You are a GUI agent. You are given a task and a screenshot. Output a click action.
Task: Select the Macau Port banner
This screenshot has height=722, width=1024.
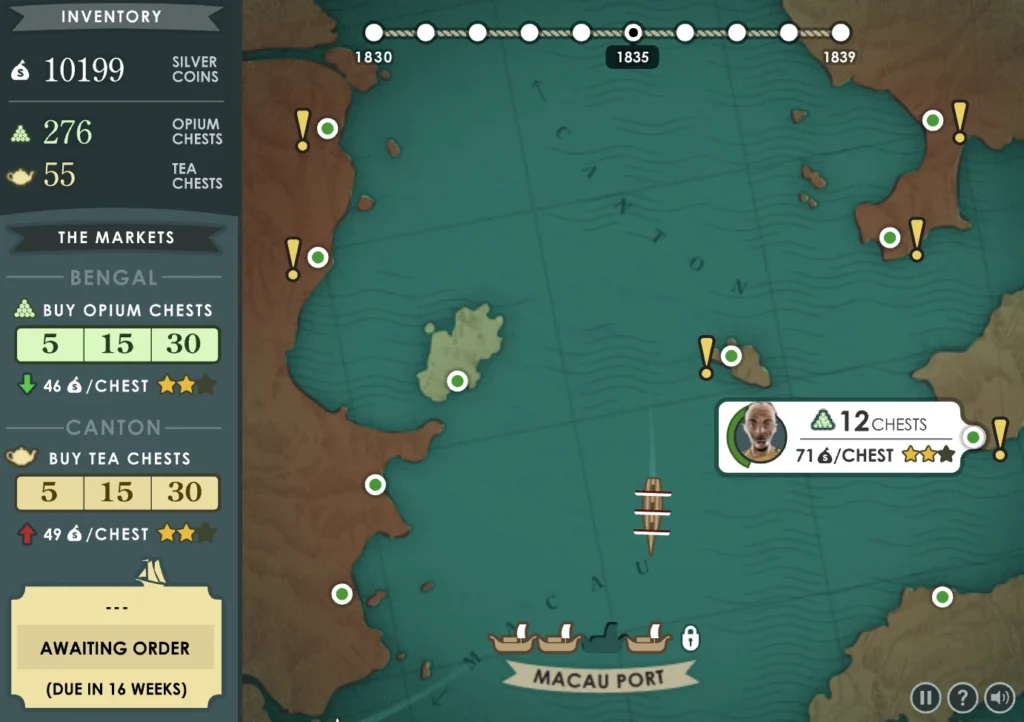[x=599, y=678]
